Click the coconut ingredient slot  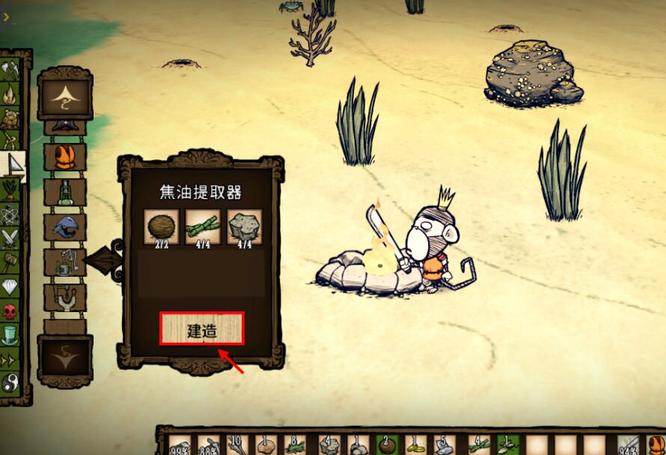(x=159, y=227)
